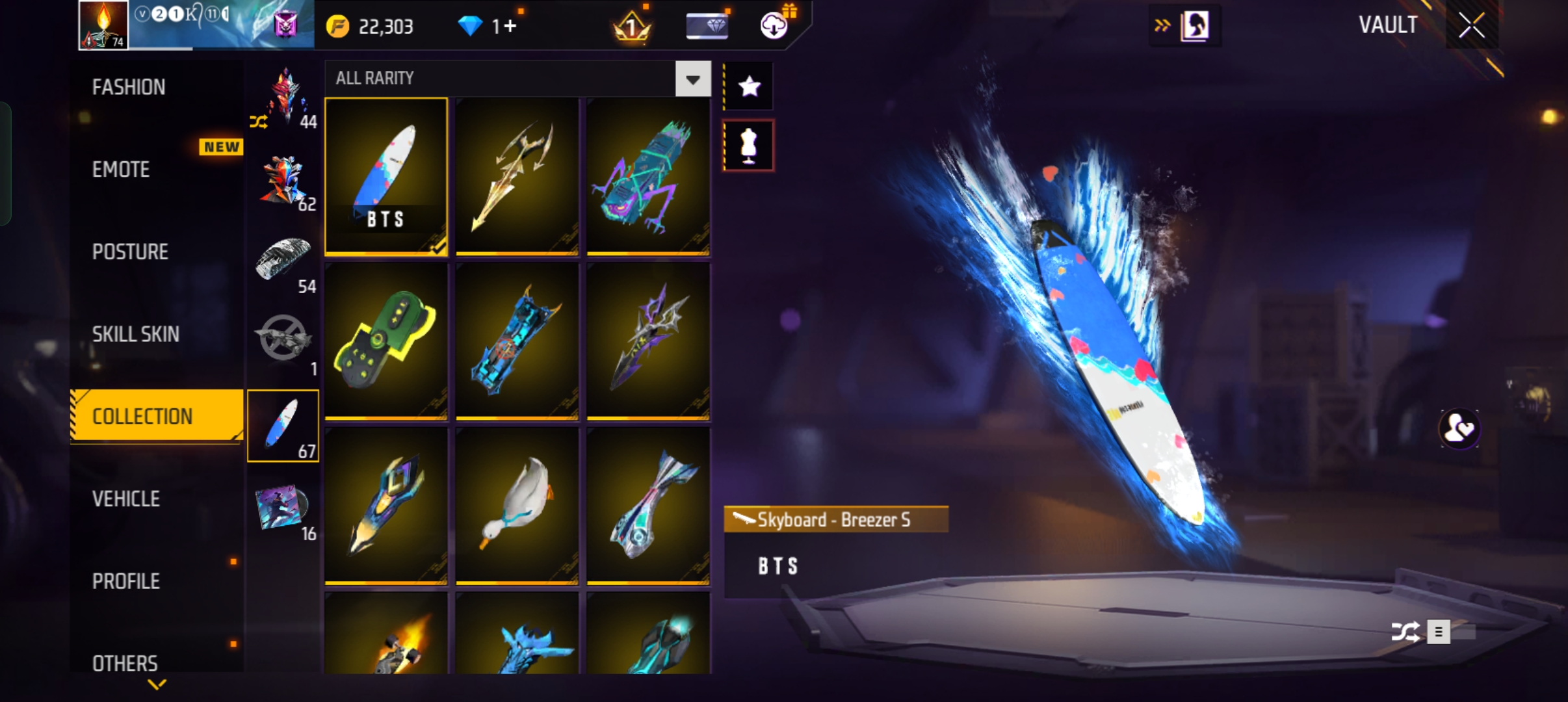
Task: Go to the Profile category
Action: pyautogui.click(x=126, y=581)
